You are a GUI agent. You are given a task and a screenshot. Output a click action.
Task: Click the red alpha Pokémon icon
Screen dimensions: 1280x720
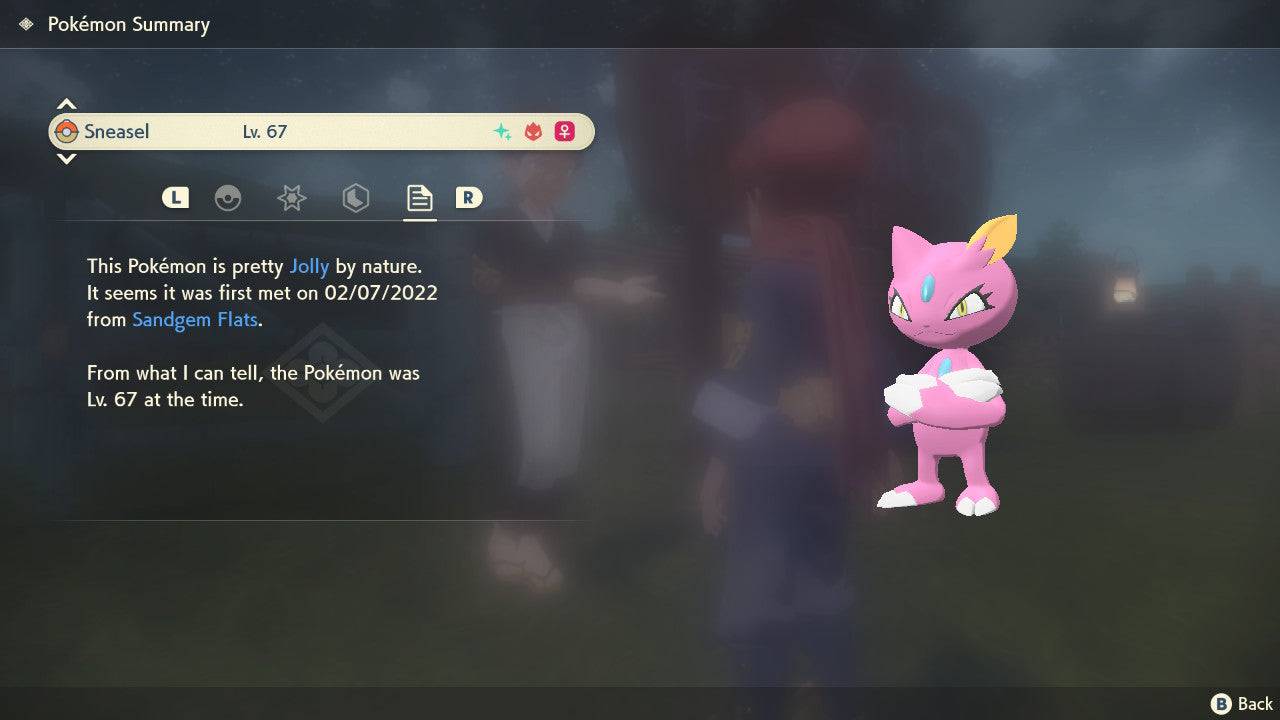point(532,131)
